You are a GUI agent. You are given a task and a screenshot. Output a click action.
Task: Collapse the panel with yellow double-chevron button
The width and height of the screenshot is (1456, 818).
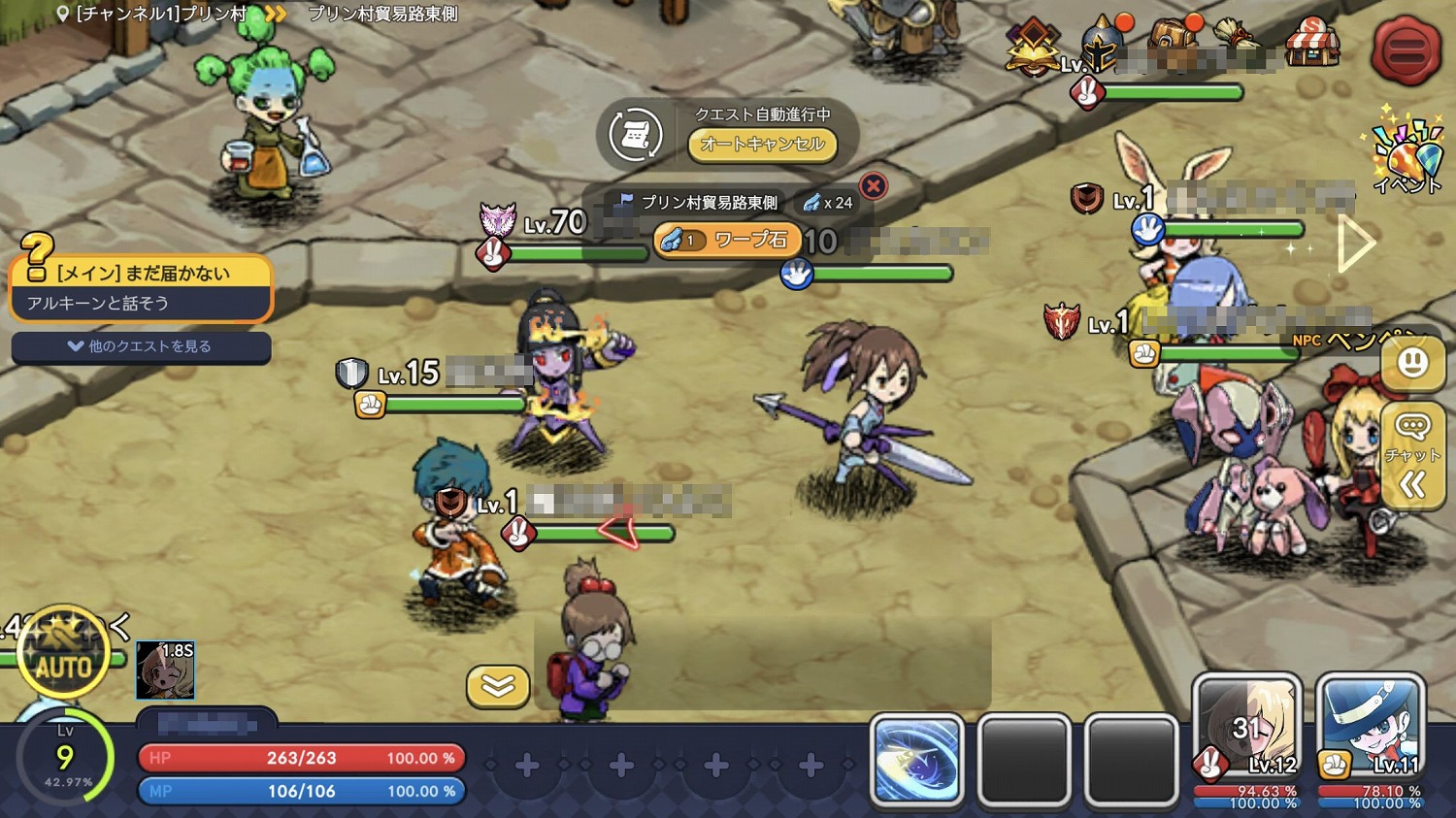[498, 686]
